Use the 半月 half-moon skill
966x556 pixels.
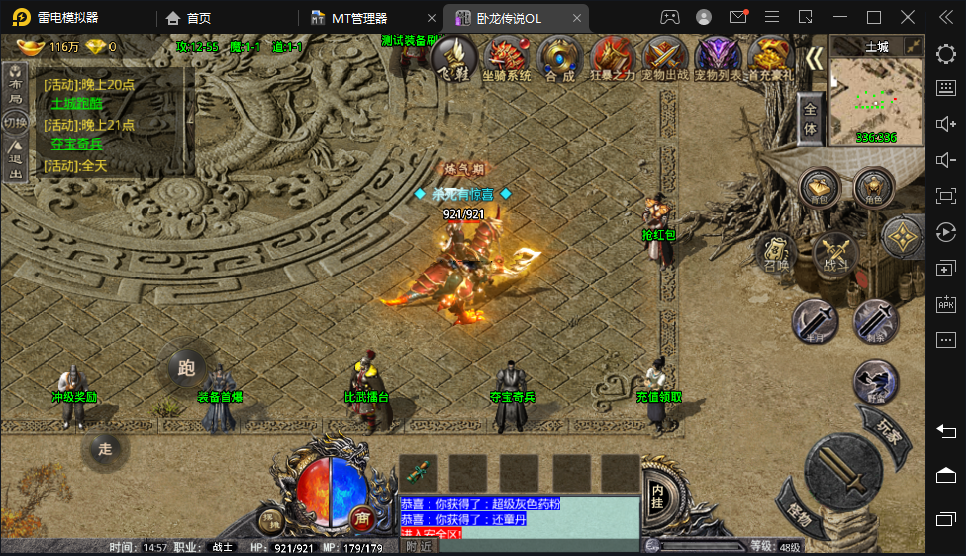tap(815, 321)
